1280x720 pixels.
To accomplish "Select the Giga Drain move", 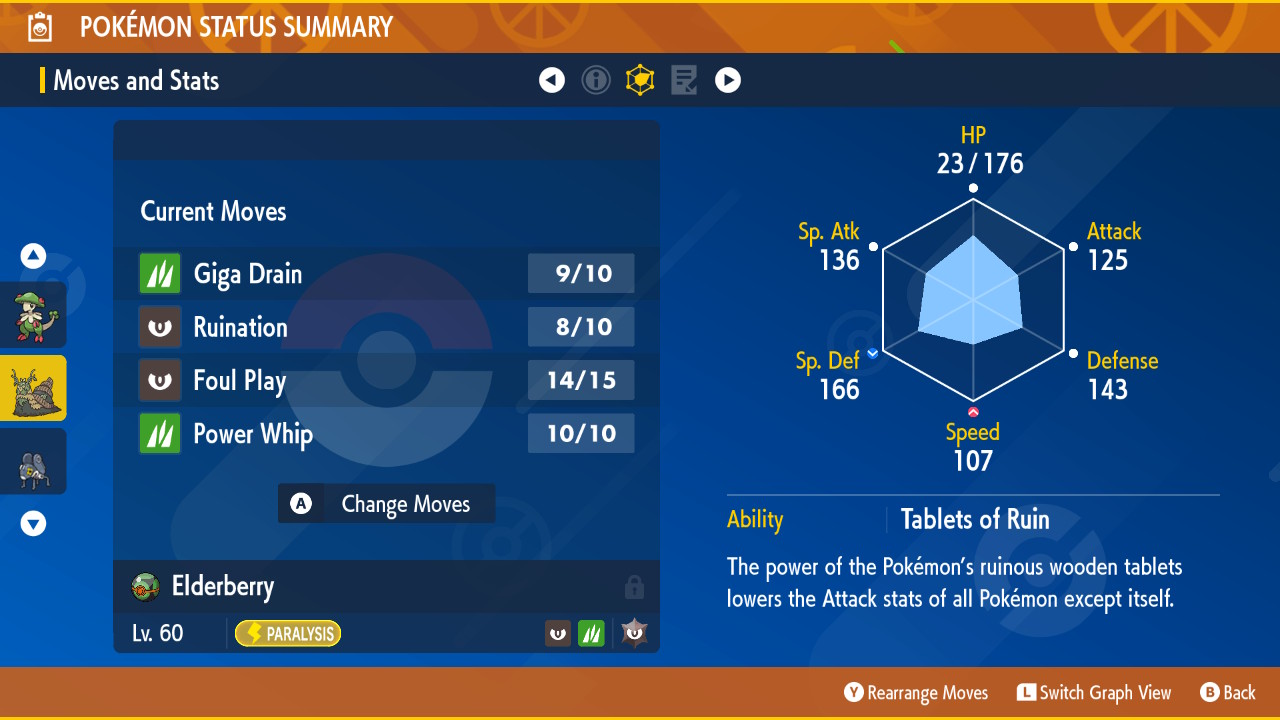I will click(386, 274).
